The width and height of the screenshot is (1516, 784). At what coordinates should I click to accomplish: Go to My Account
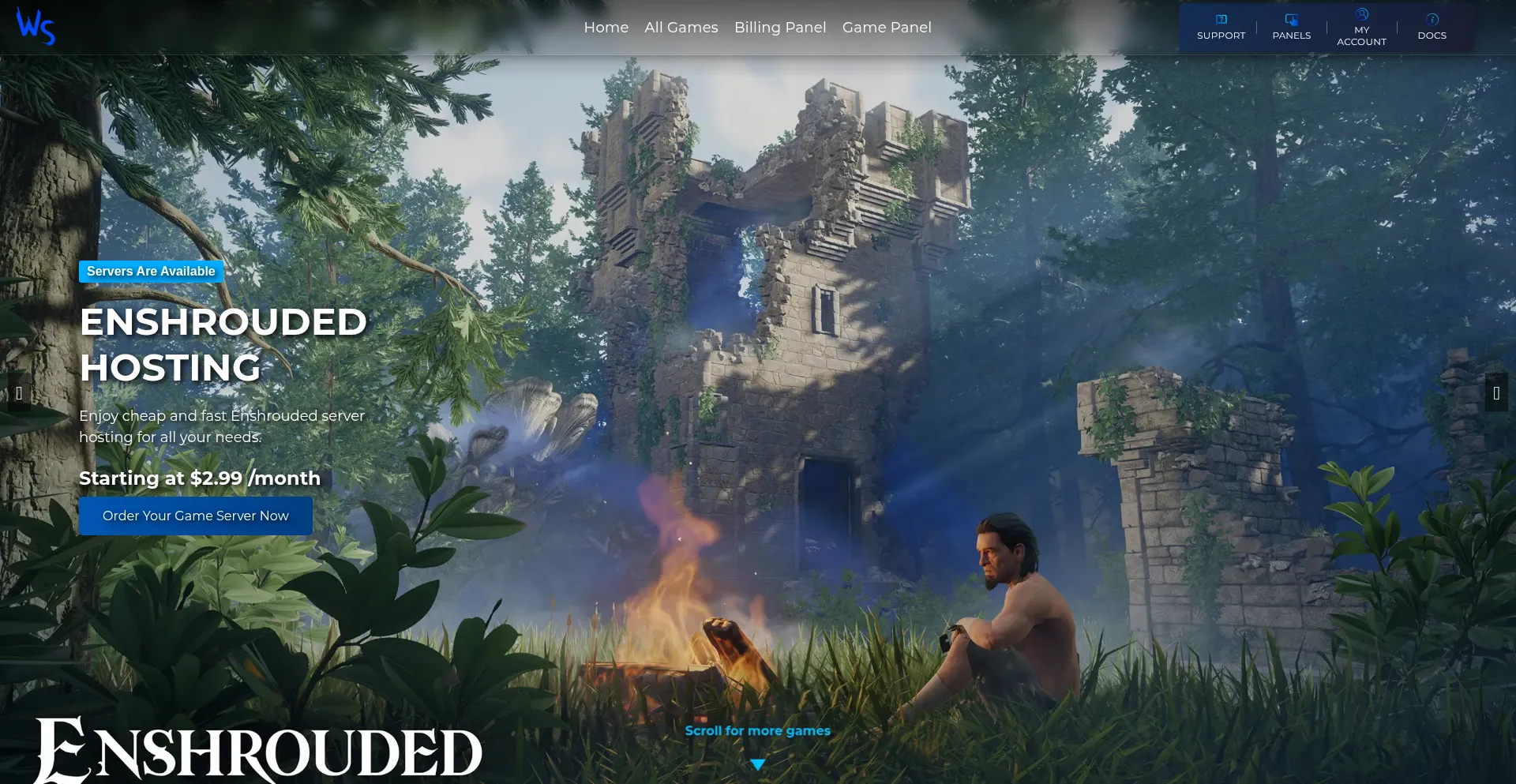tap(1361, 28)
